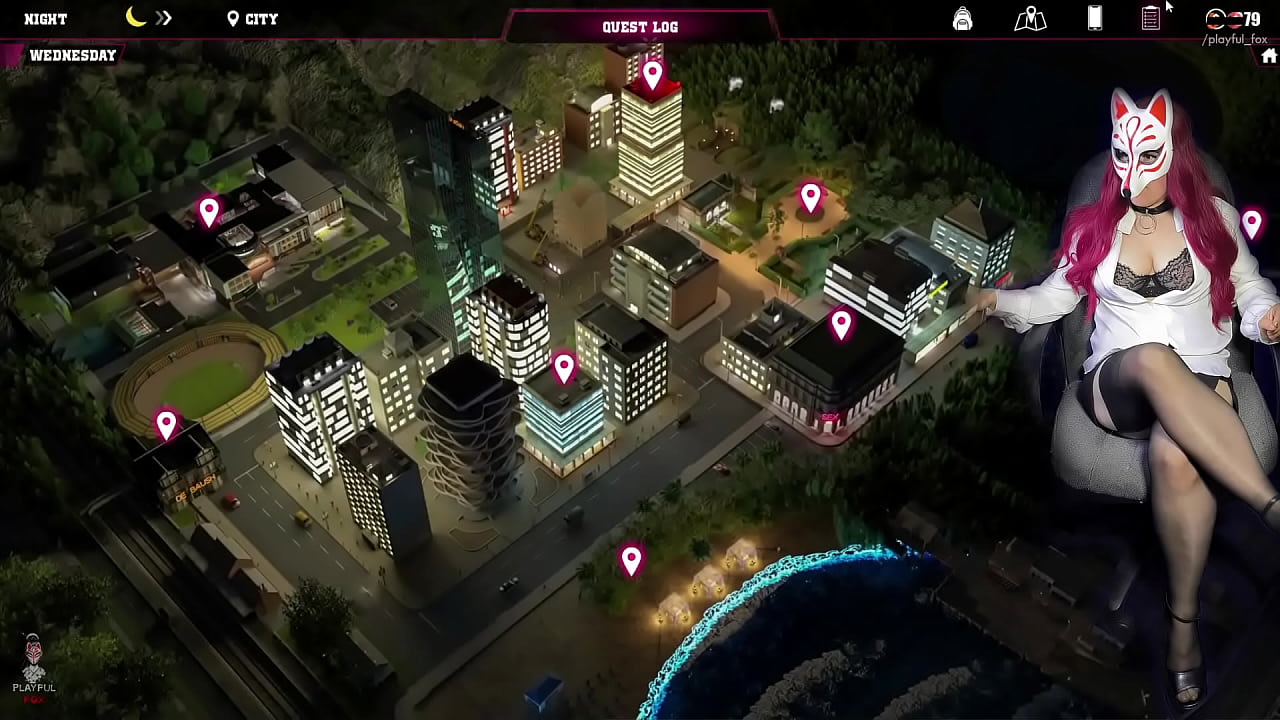This screenshot has height=720, width=1280.
Task: Choose the pin on the pink-sign building
Action: (x=841, y=324)
